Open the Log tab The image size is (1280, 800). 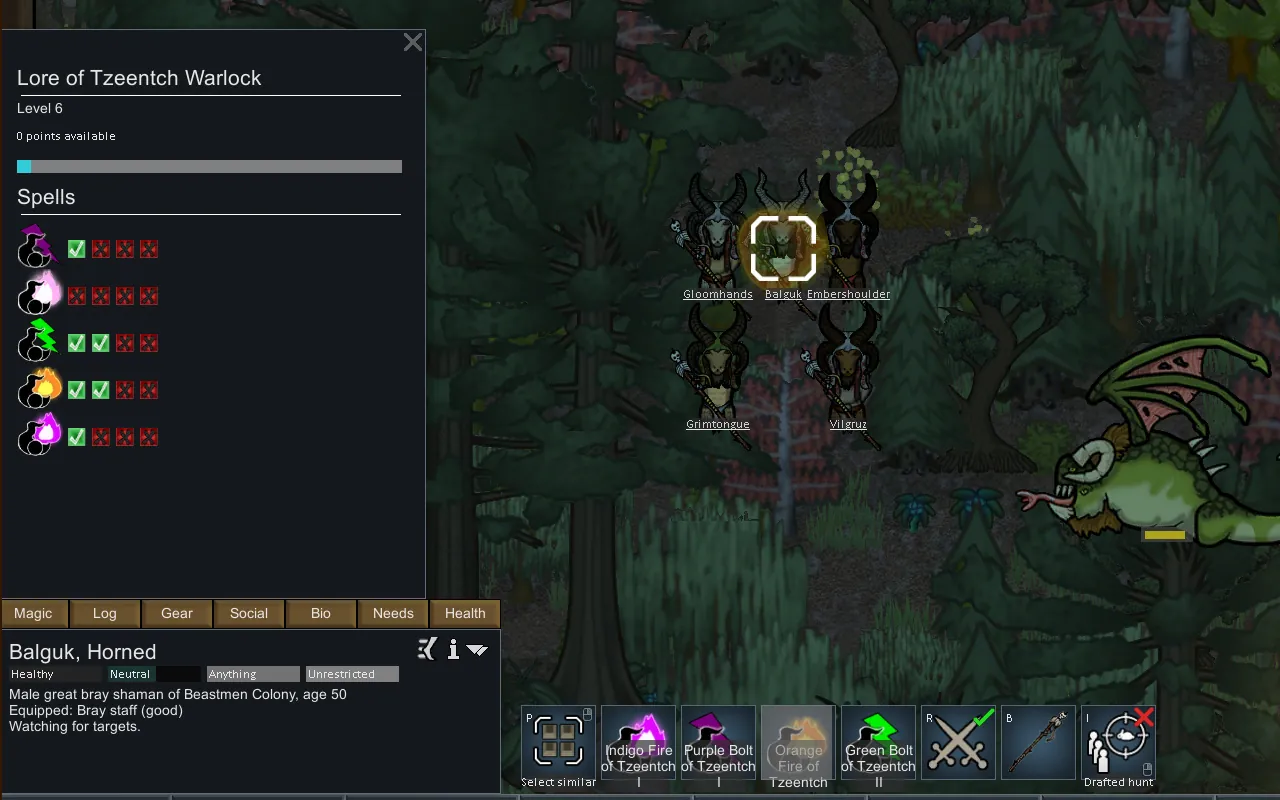105,613
